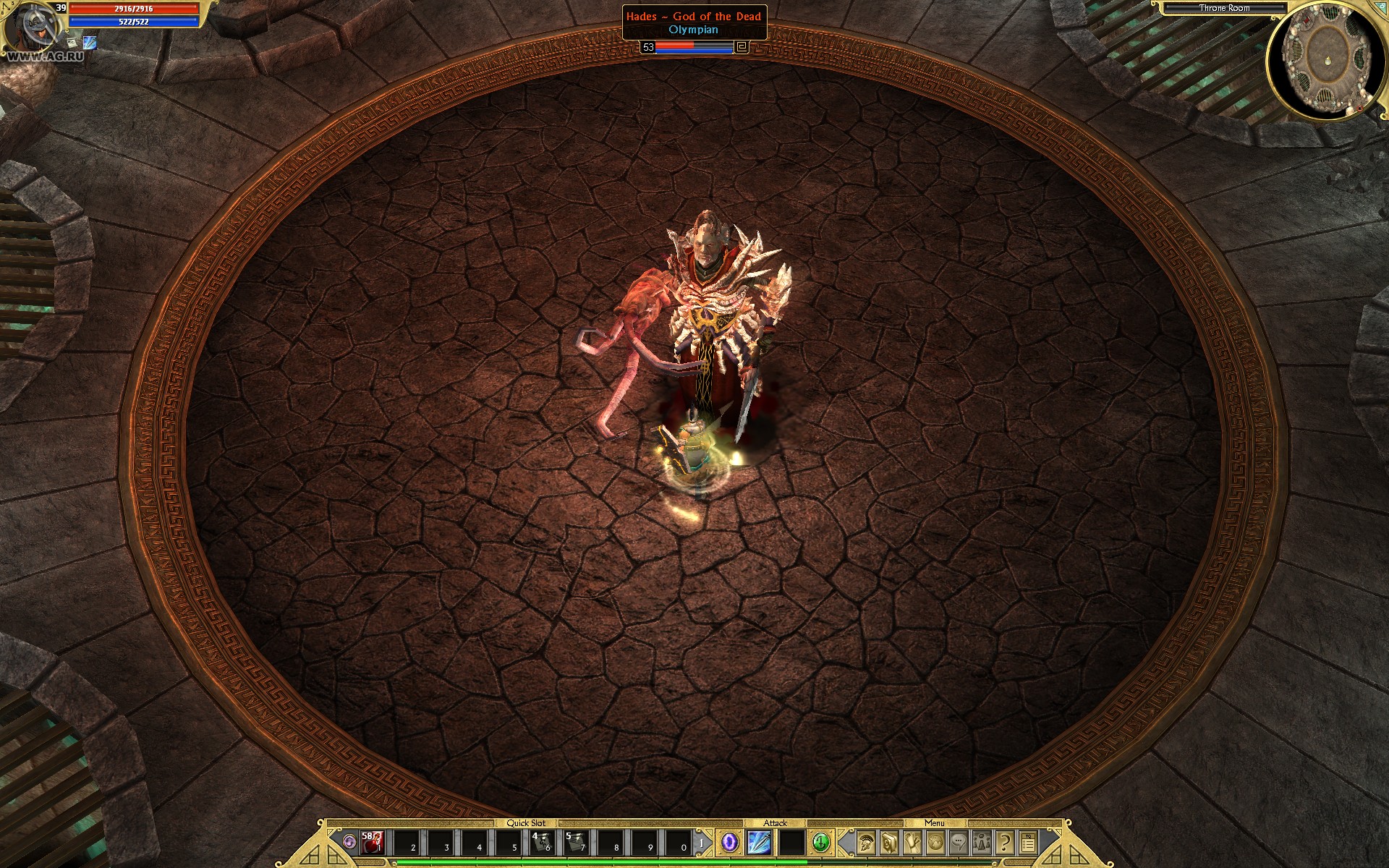Select quick slot 6 with the scroll item

[541, 843]
